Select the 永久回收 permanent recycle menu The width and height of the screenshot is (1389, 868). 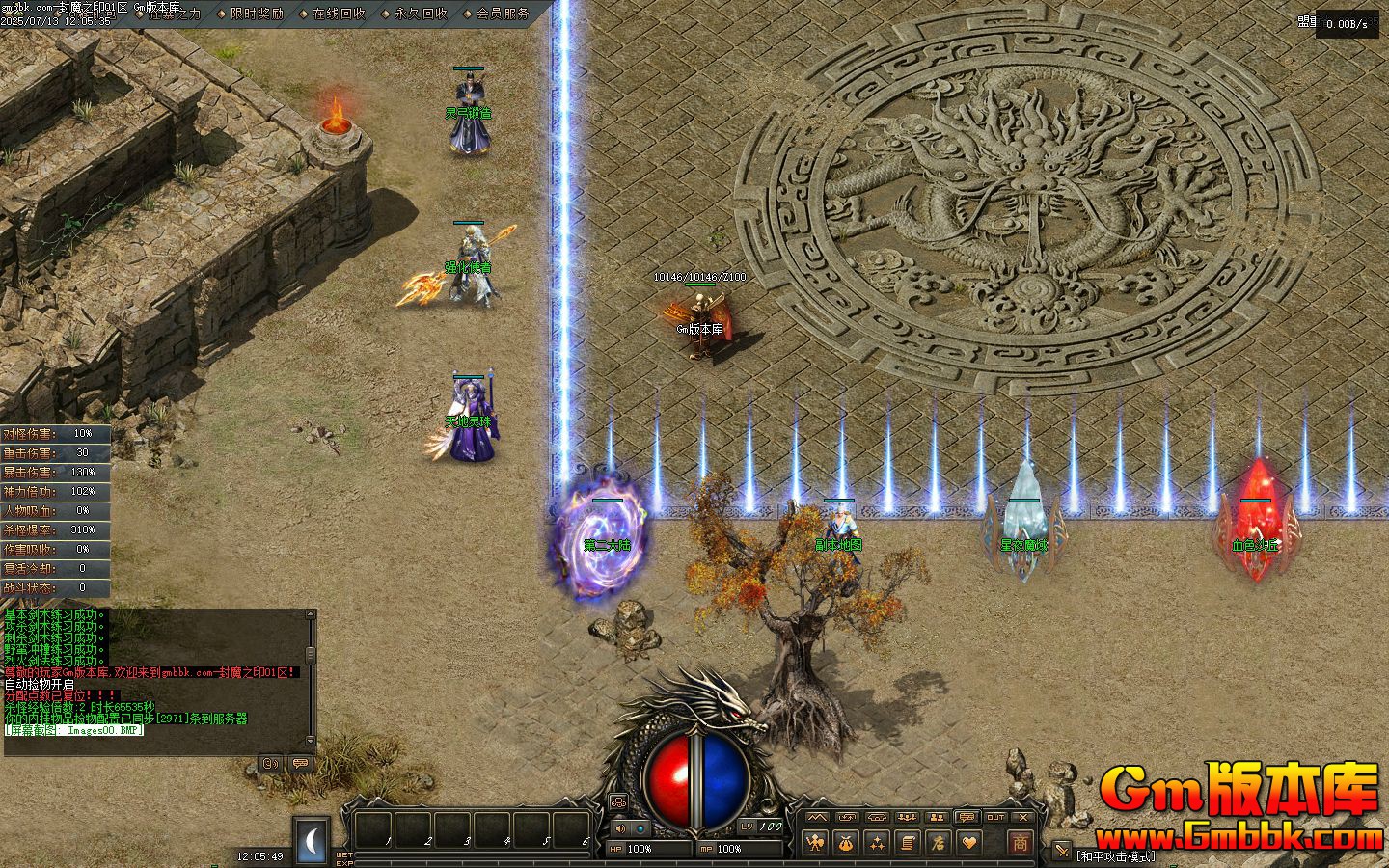[421, 14]
